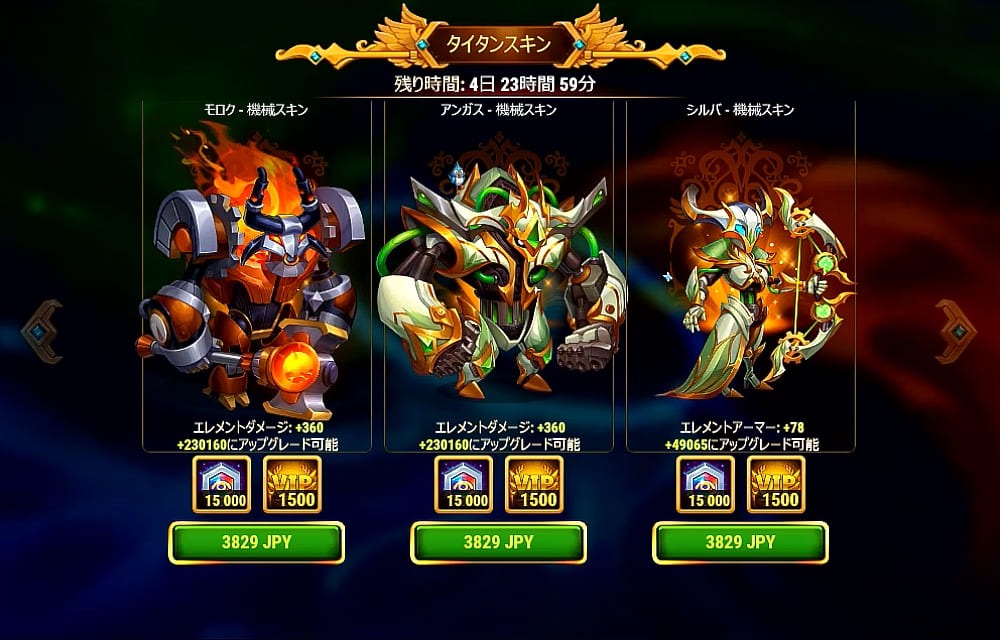The width and height of the screenshot is (1000, 640).
Task: Purchase Sylva mechanical skin for 3829 JPY
Action: 740,542
